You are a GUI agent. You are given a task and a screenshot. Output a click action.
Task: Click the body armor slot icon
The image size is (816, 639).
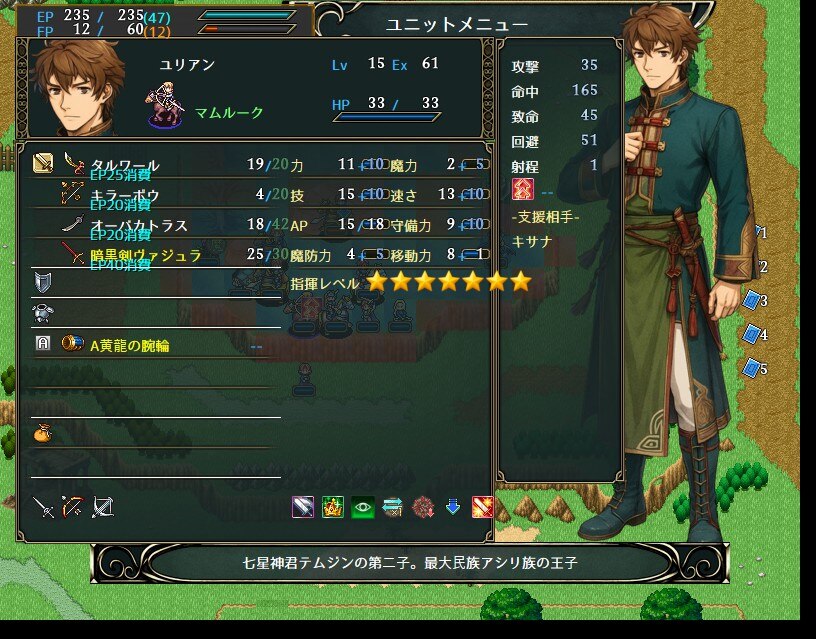(42, 314)
